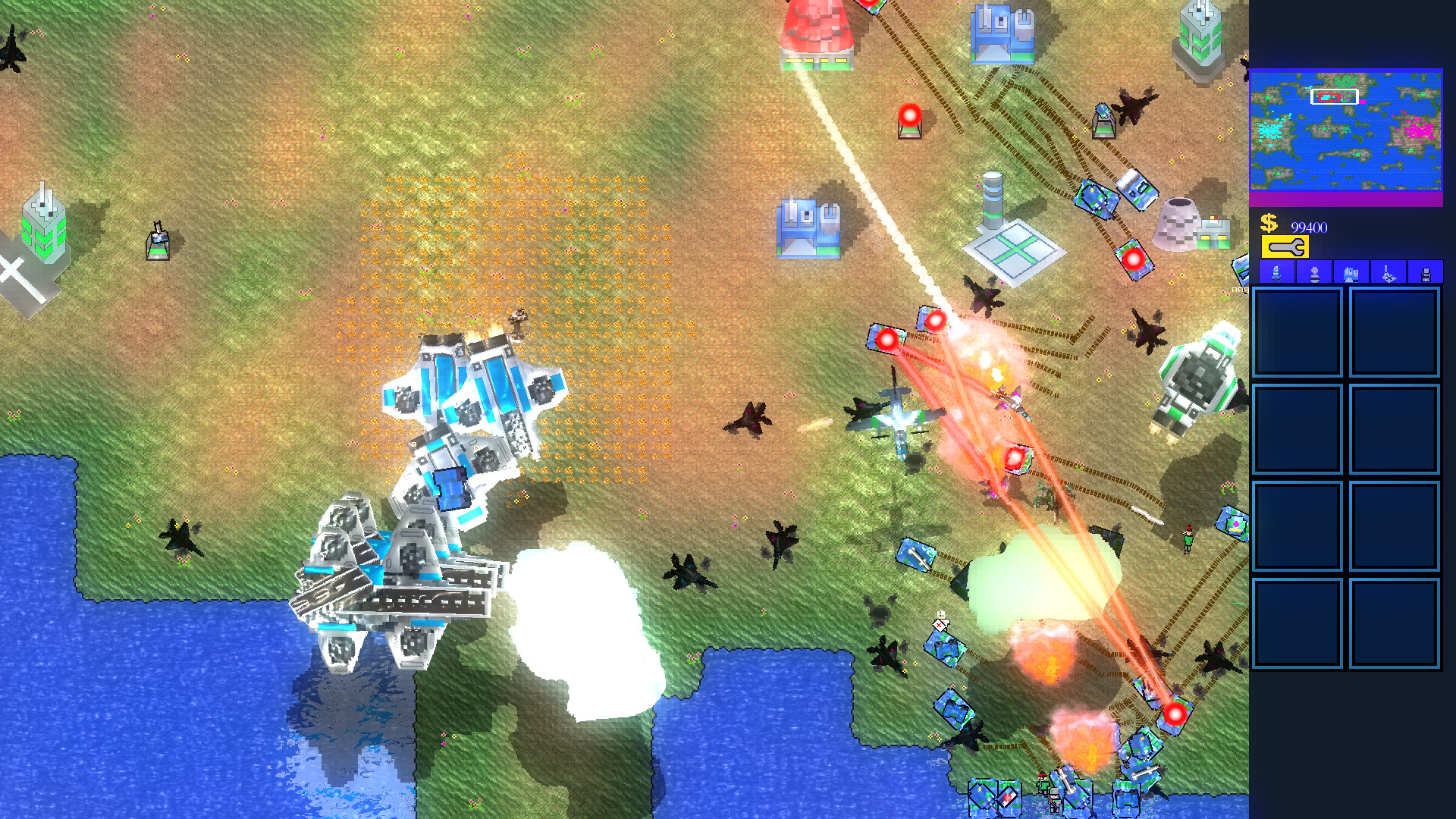Select the infantry build category icon
Screen dimensions: 1456x819
[x=1315, y=272]
